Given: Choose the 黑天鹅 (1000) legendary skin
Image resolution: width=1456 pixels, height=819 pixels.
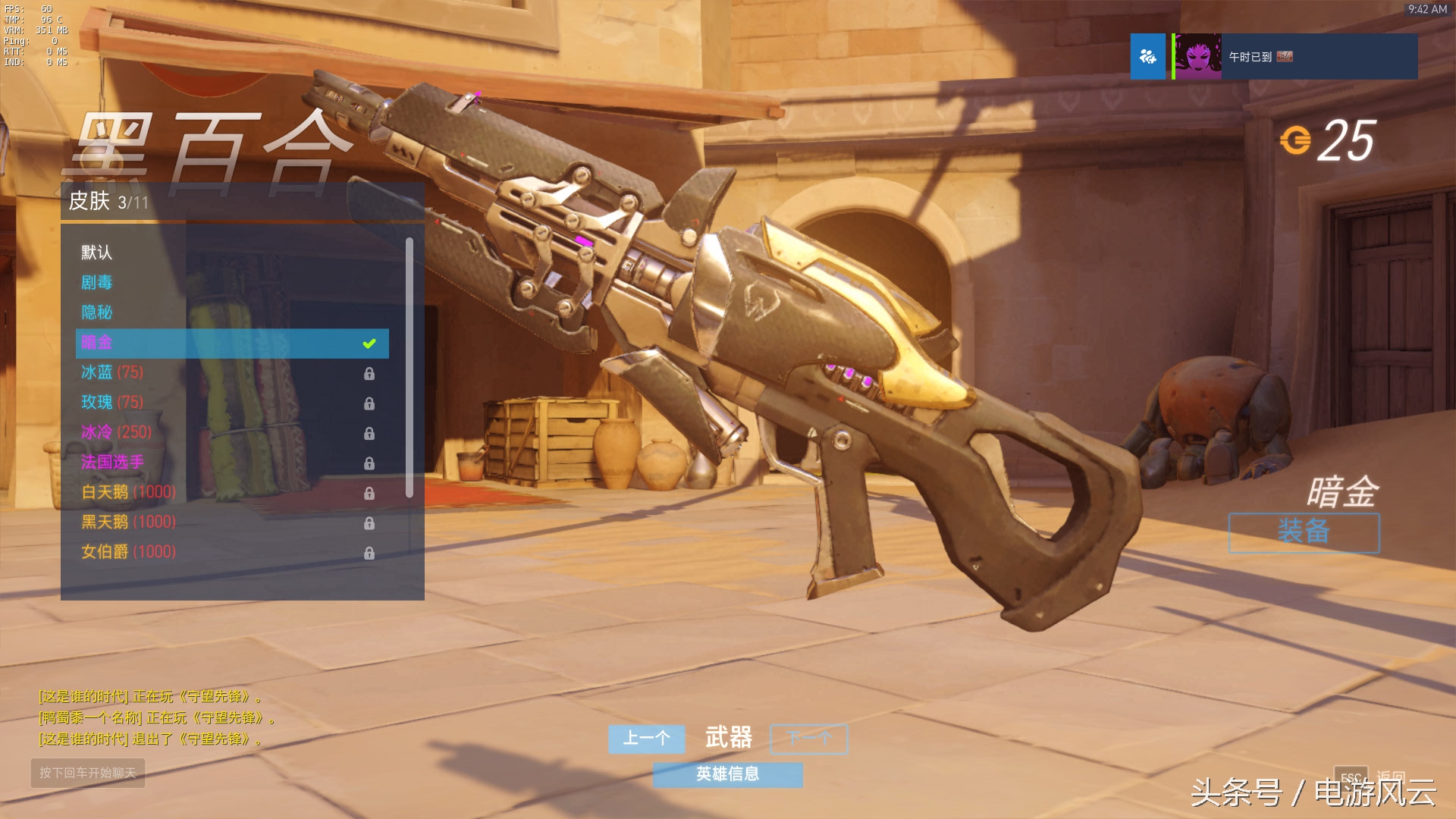Looking at the screenshot, I should click(x=129, y=522).
